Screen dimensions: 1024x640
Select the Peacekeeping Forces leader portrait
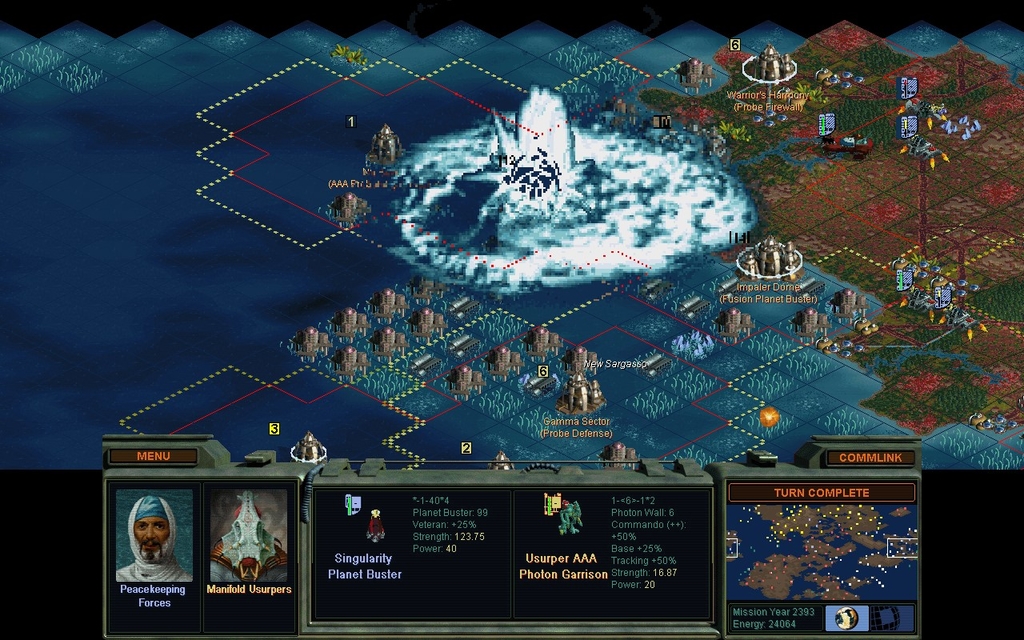[x=154, y=536]
